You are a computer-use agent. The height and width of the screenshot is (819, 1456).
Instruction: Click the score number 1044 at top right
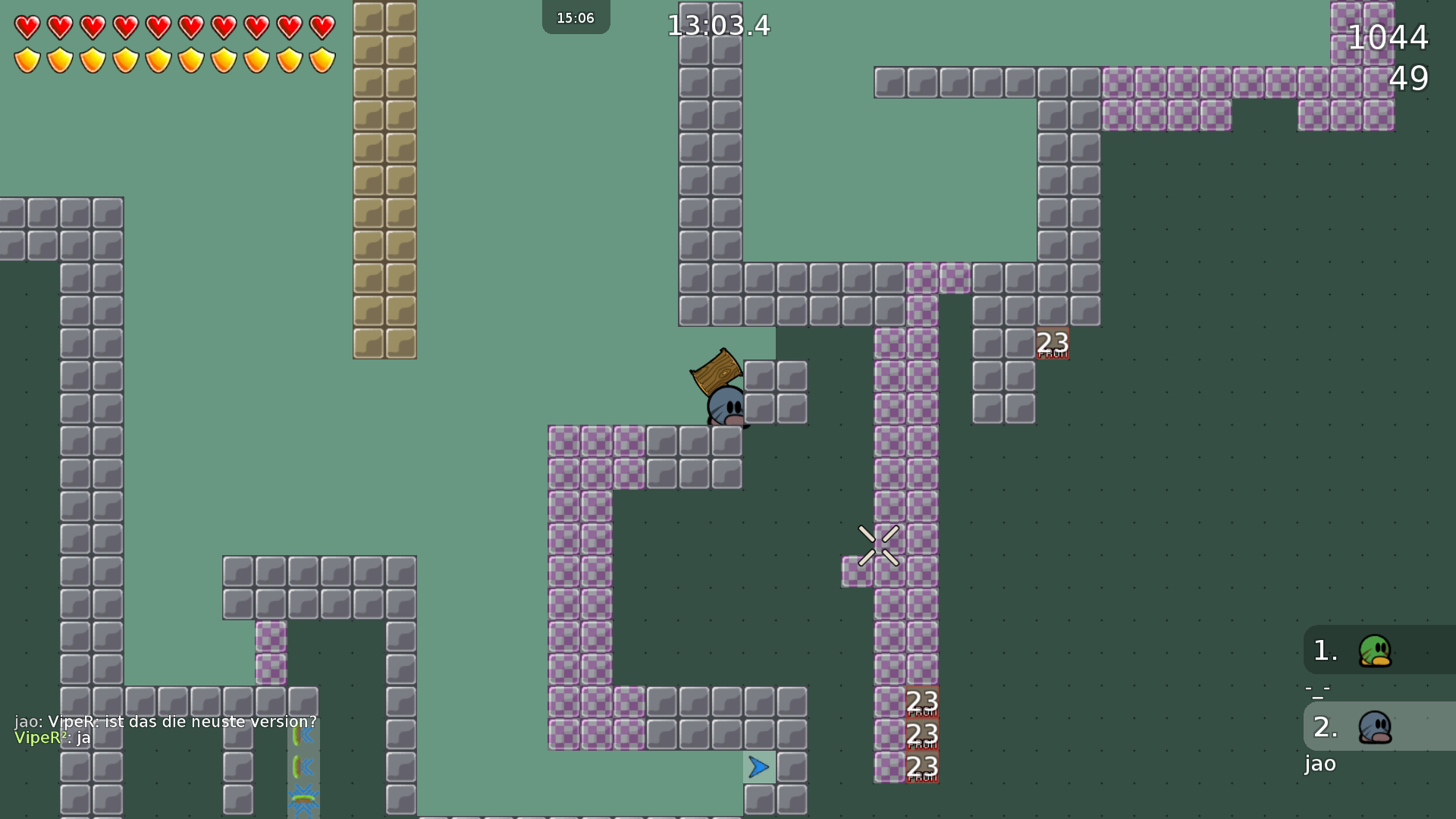(x=1387, y=37)
